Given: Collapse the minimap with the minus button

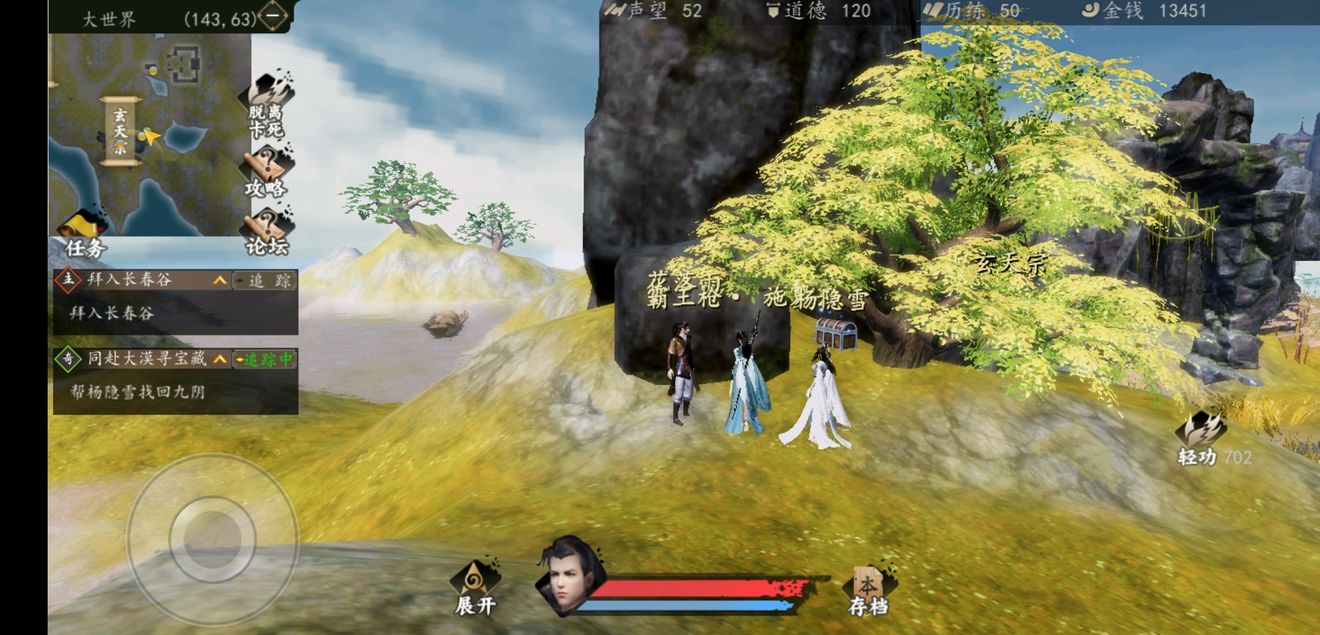Looking at the screenshot, I should coord(273,16).
